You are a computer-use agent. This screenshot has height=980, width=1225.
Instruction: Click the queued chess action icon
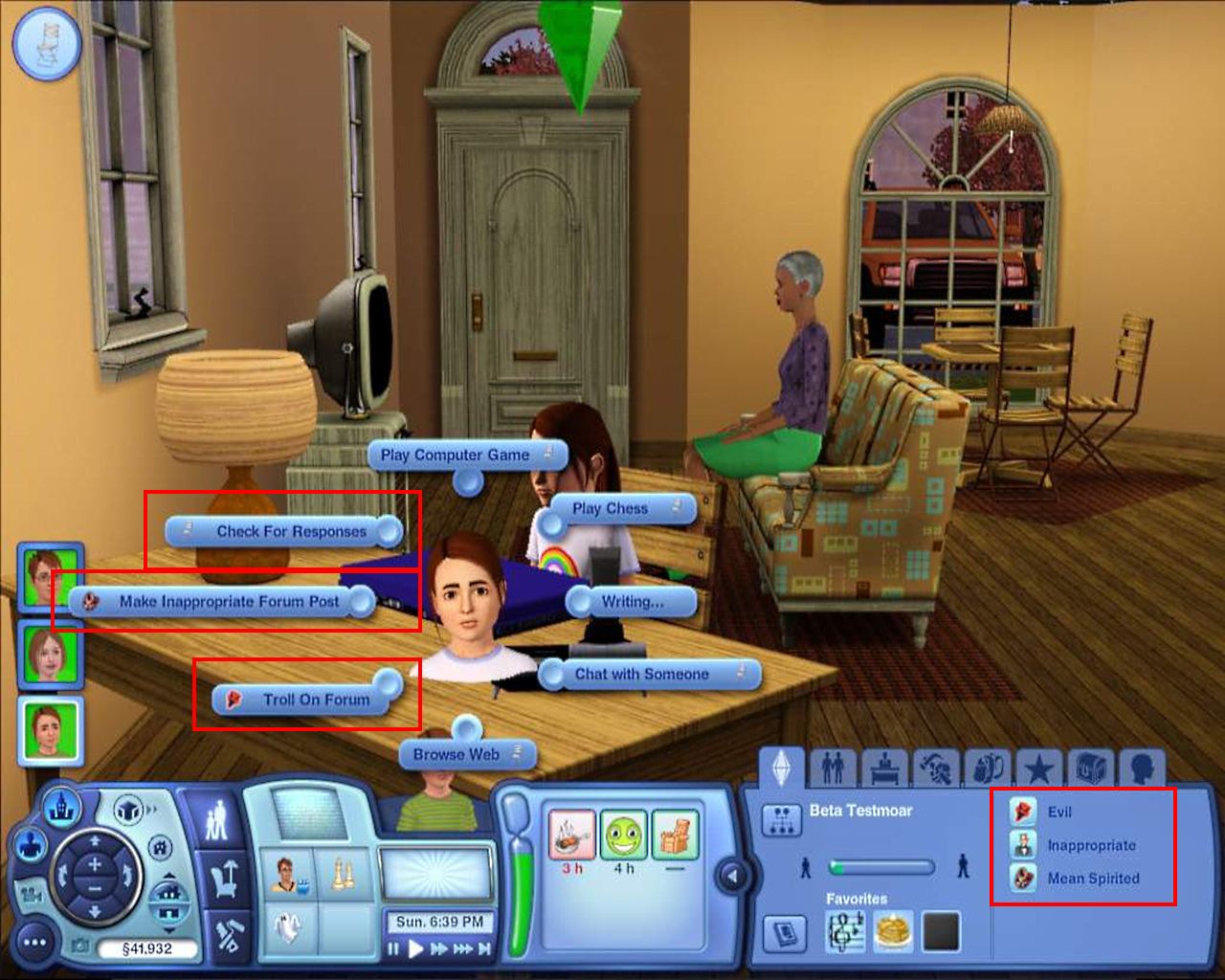(x=342, y=875)
